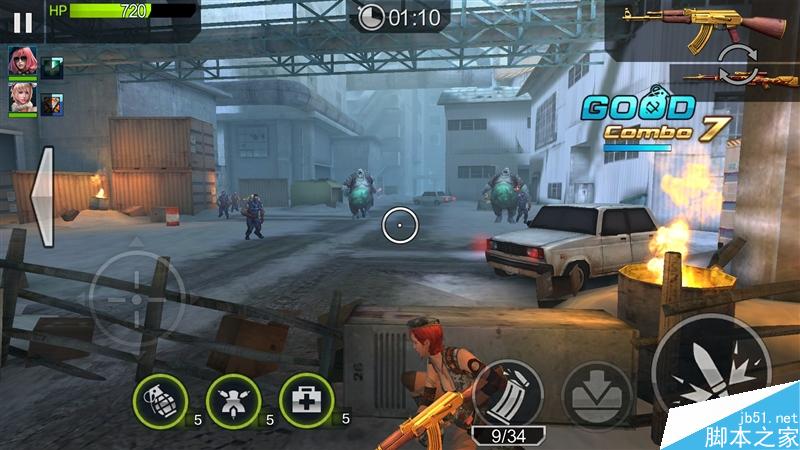800x450 pixels.
Task: Pause the game
Action: (23, 20)
